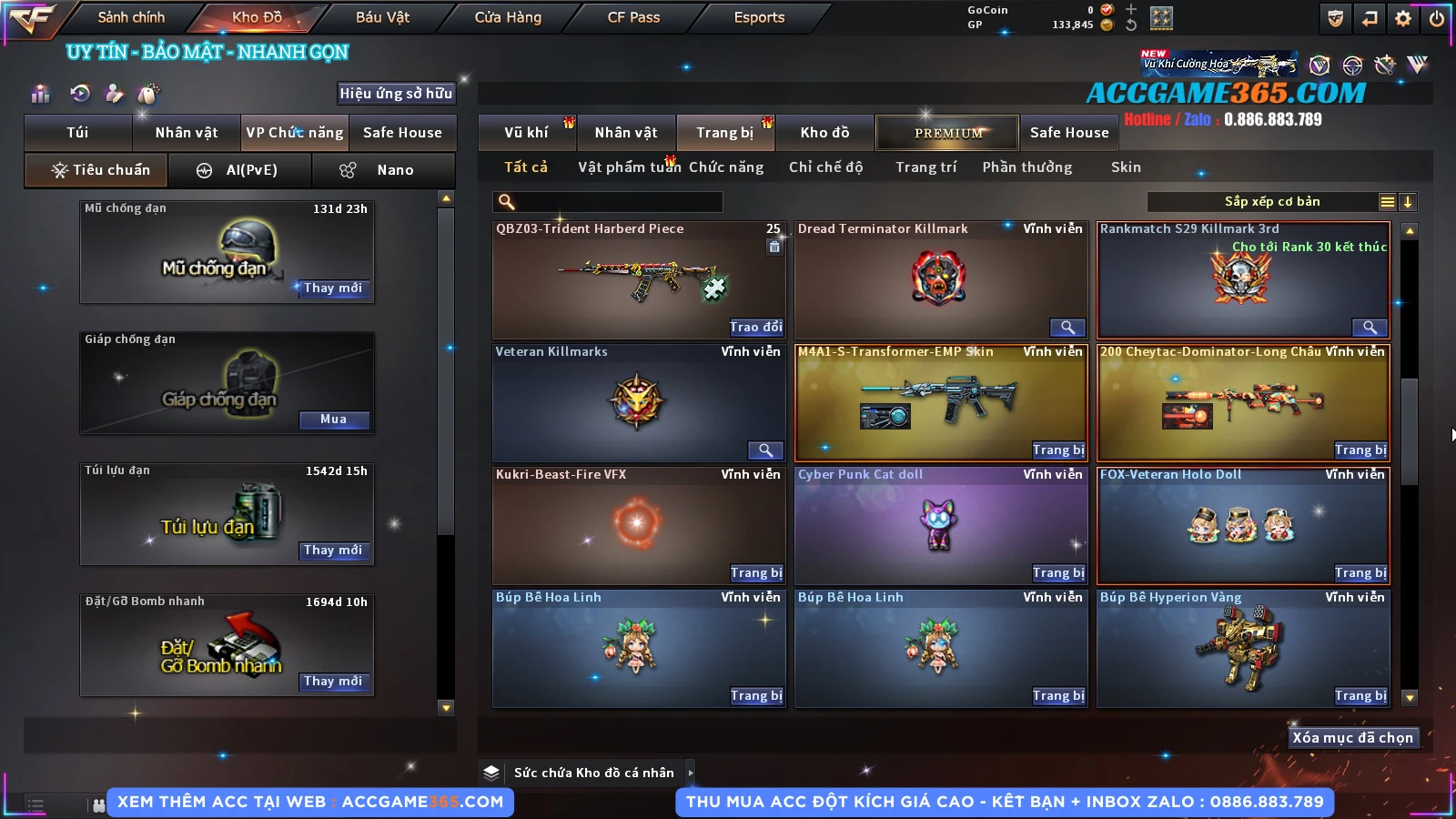The width and height of the screenshot is (1456, 819).
Task: Open the Esports menu
Action: click(759, 17)
